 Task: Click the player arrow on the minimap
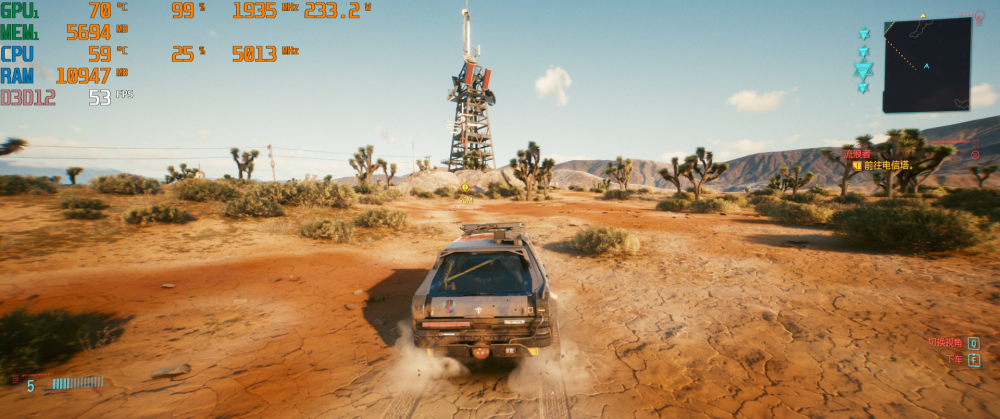coord(926,67)
